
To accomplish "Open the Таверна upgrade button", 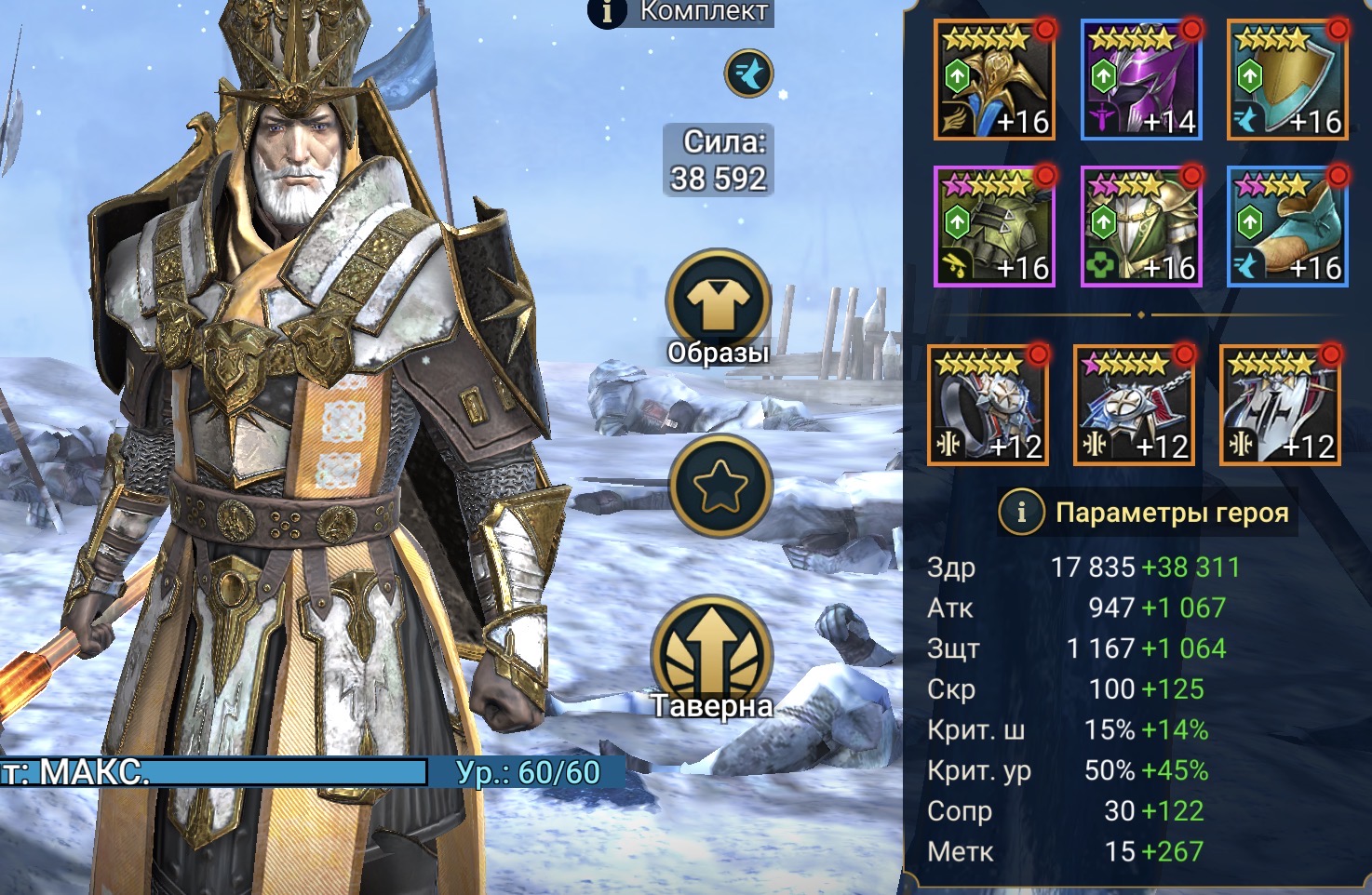I will click(712, 652).
